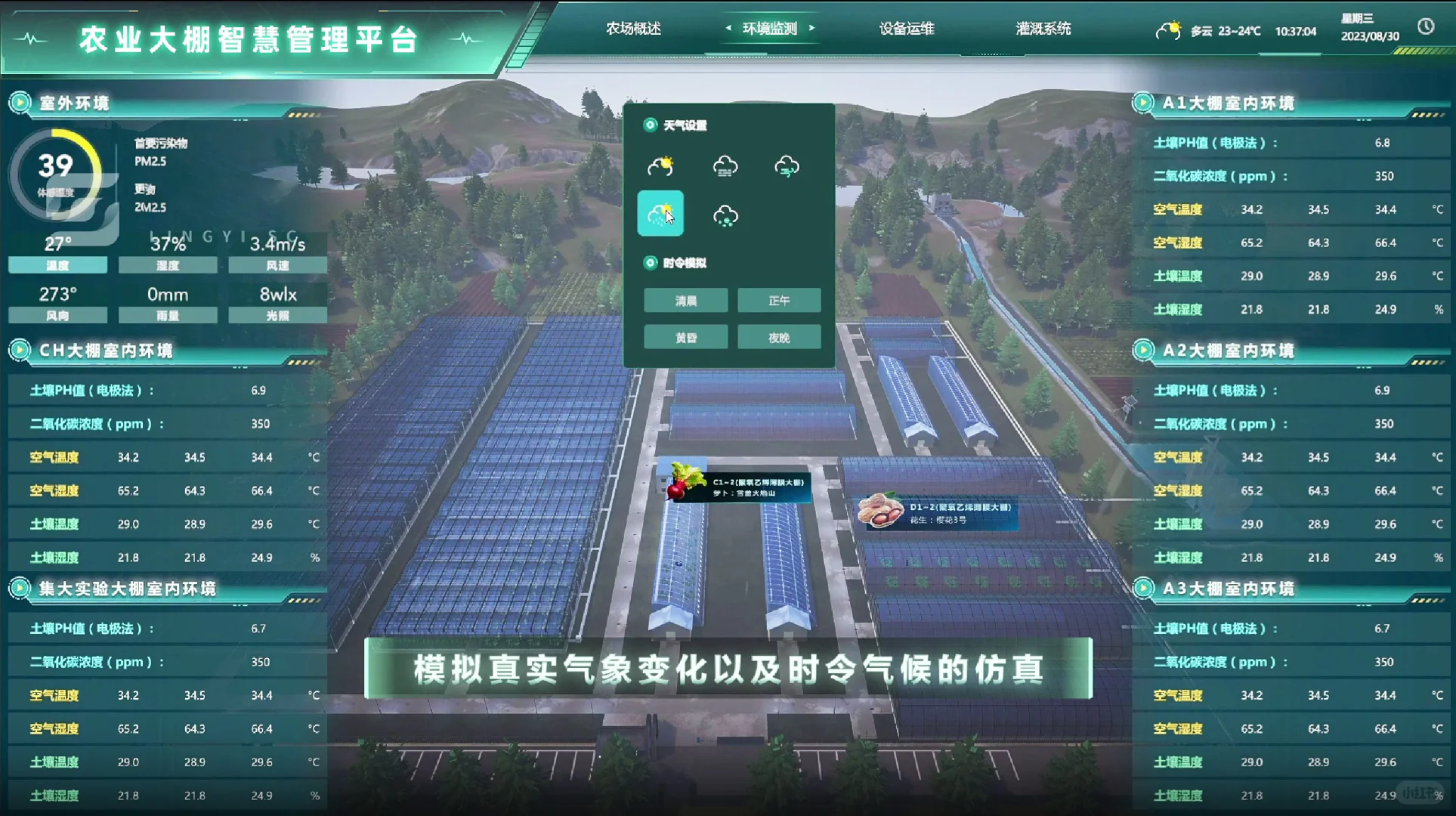The width and height of the screenshot is (1456, 816).
Task: Click the clock icon at top right
Action: pos(1427,27)
